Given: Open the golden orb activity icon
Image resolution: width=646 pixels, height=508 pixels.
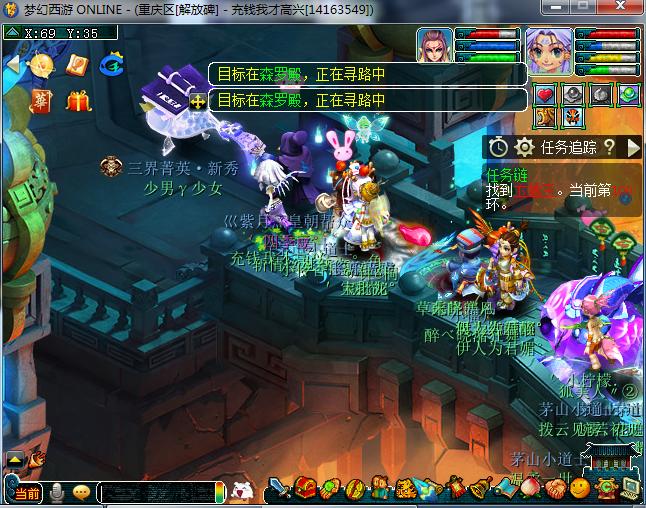Looking at the screenshot, I should coord(41,66).
